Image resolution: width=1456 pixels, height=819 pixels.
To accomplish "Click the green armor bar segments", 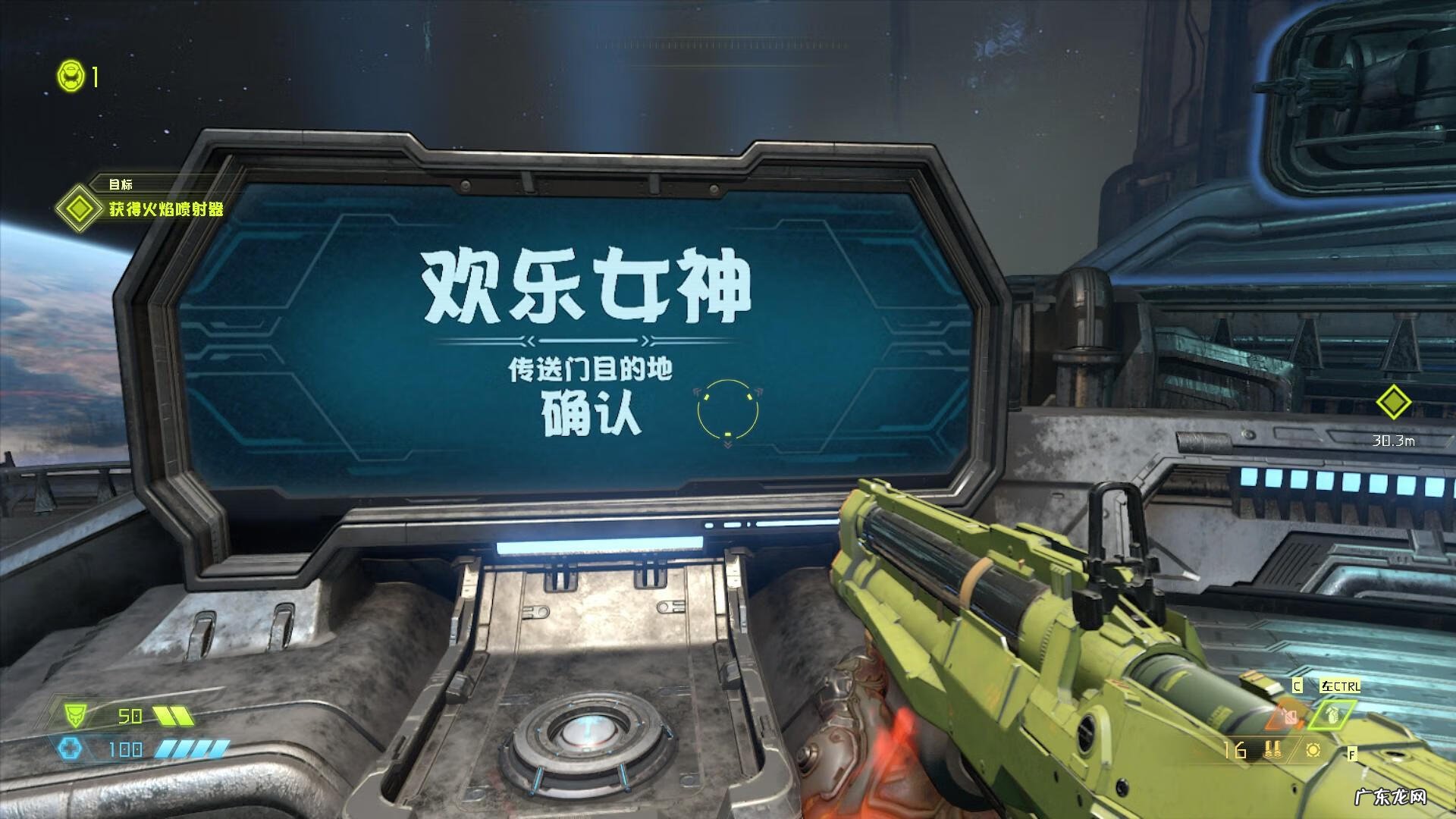I will click(x=173, y=716).
